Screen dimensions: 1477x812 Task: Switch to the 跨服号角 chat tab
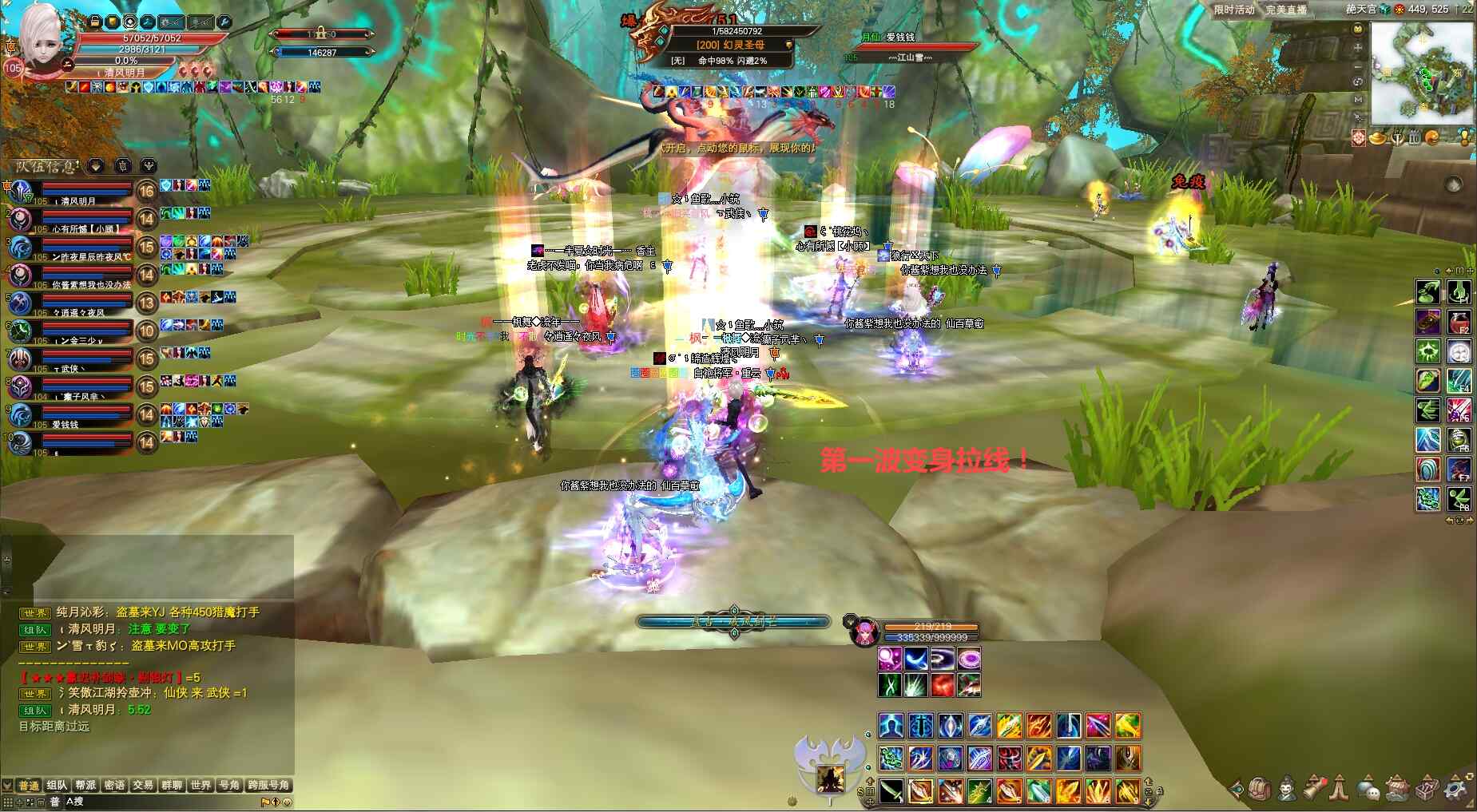(x=268, y=785)
